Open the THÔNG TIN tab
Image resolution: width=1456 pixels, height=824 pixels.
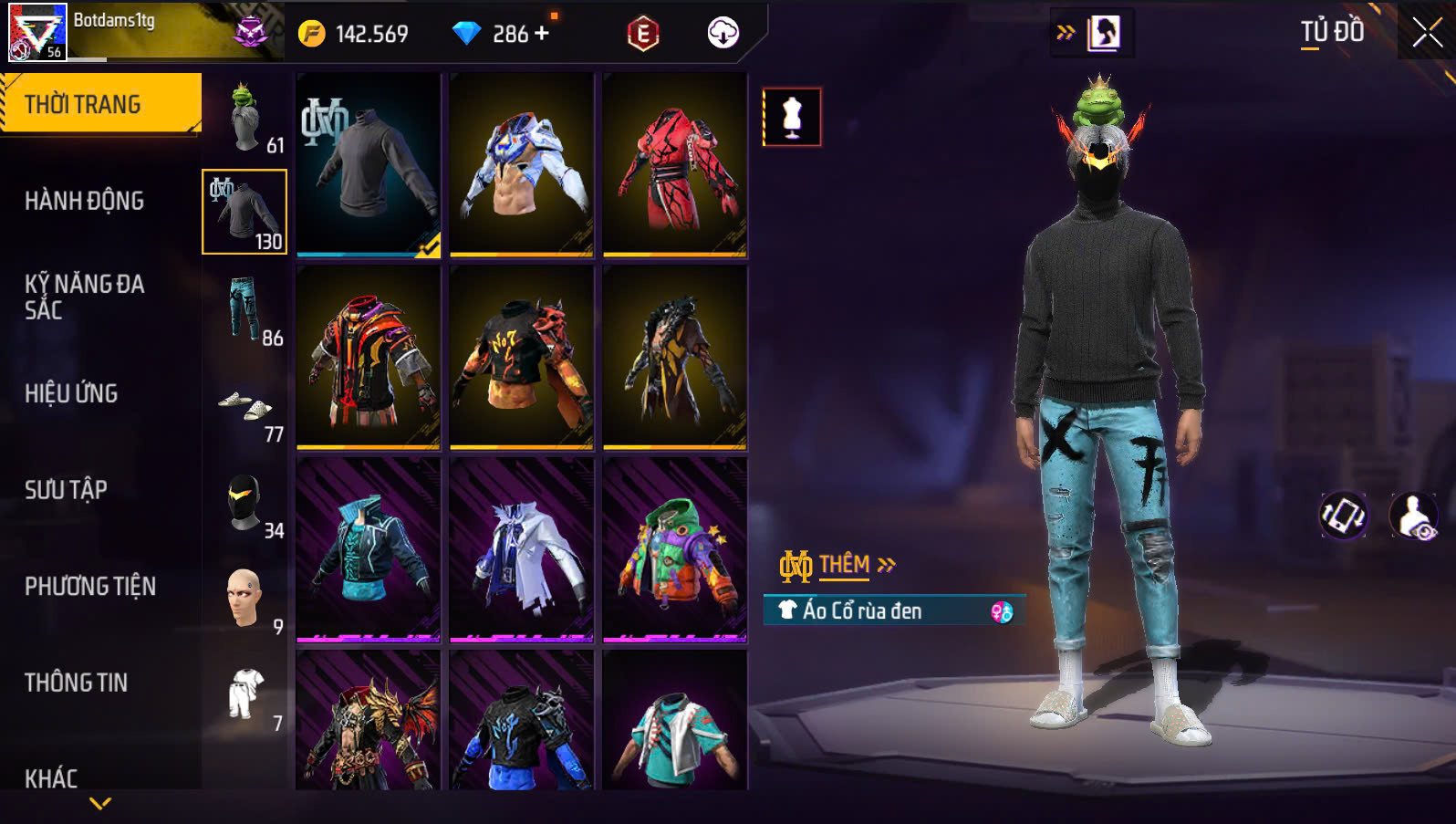tap(76, 683)
